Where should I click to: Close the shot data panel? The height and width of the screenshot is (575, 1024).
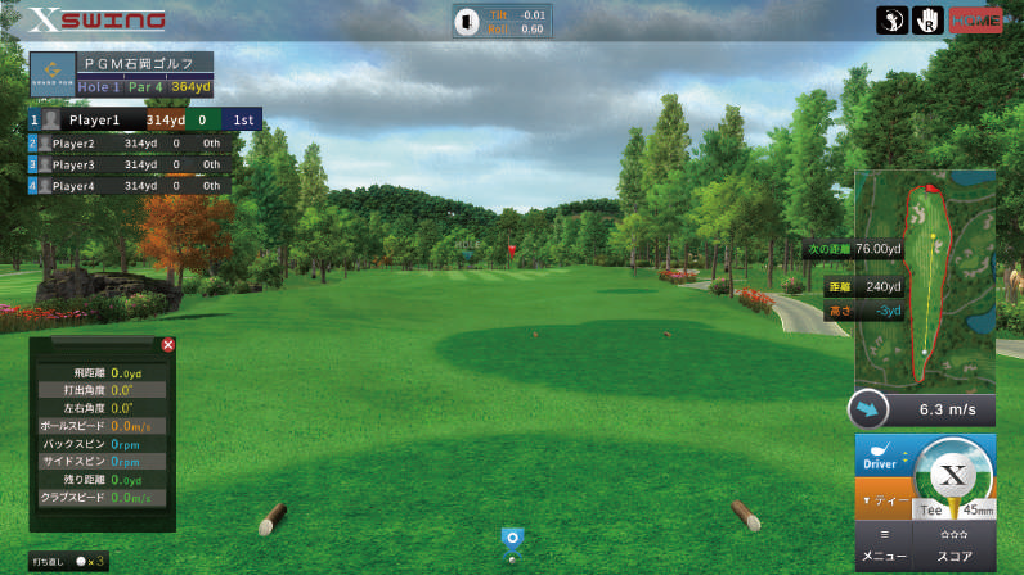coord(168,345)
